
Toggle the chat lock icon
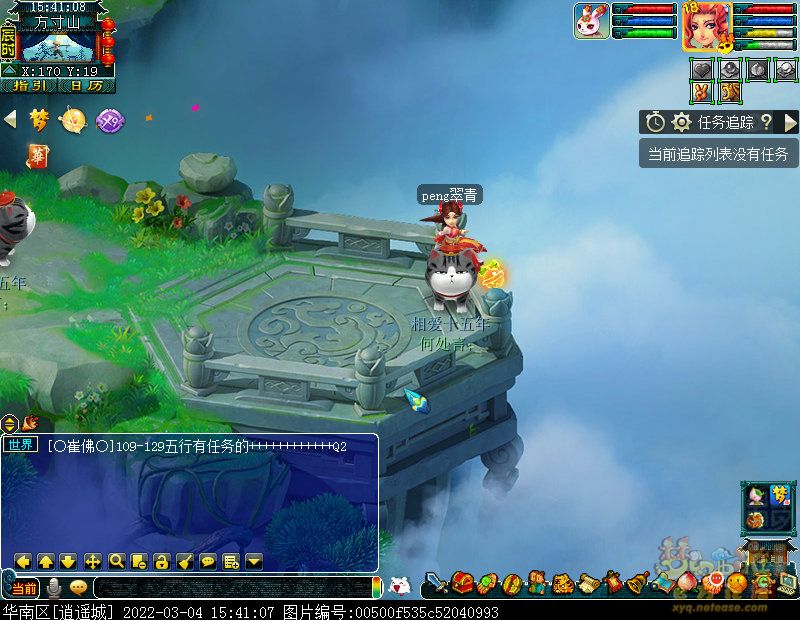tap(161, 561)
